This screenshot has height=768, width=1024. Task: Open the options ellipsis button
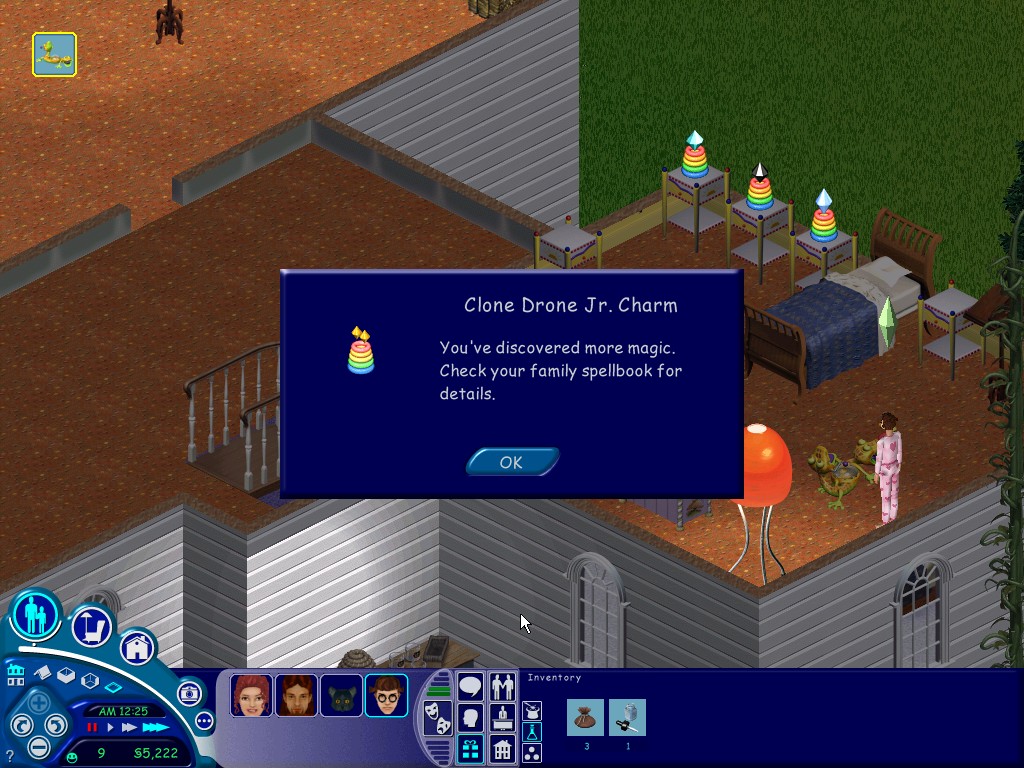[x=204, y=720]
